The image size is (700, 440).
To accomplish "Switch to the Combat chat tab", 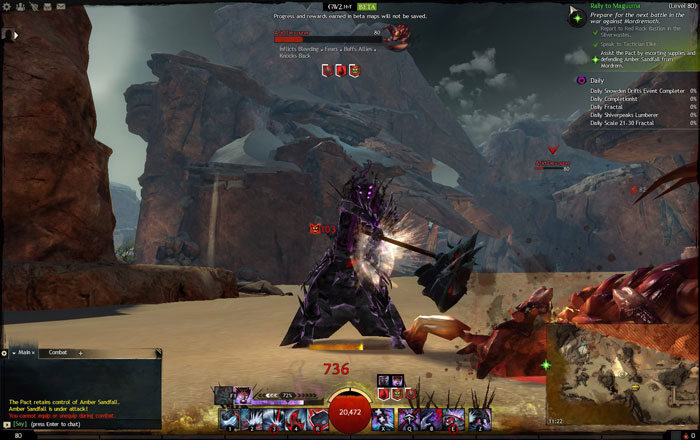I will [58, 353].
